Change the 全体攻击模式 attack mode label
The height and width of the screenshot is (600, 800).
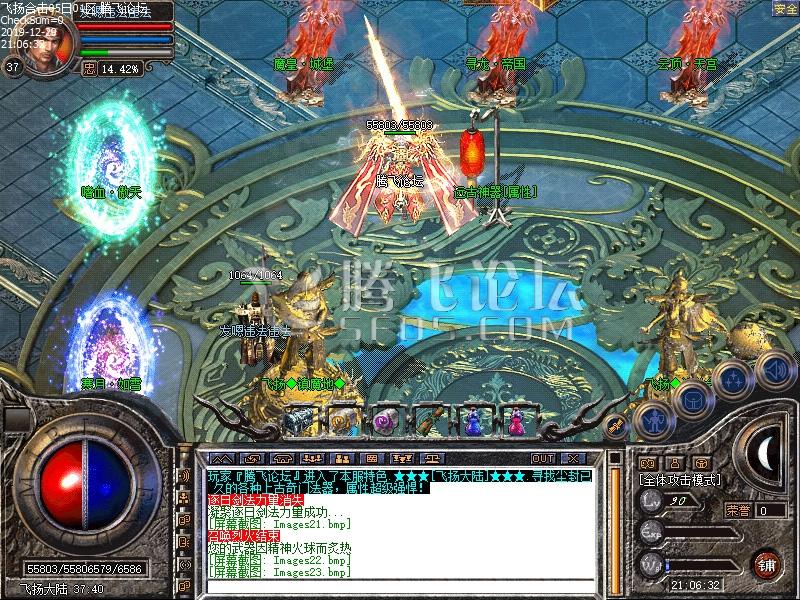pos(681,481)
